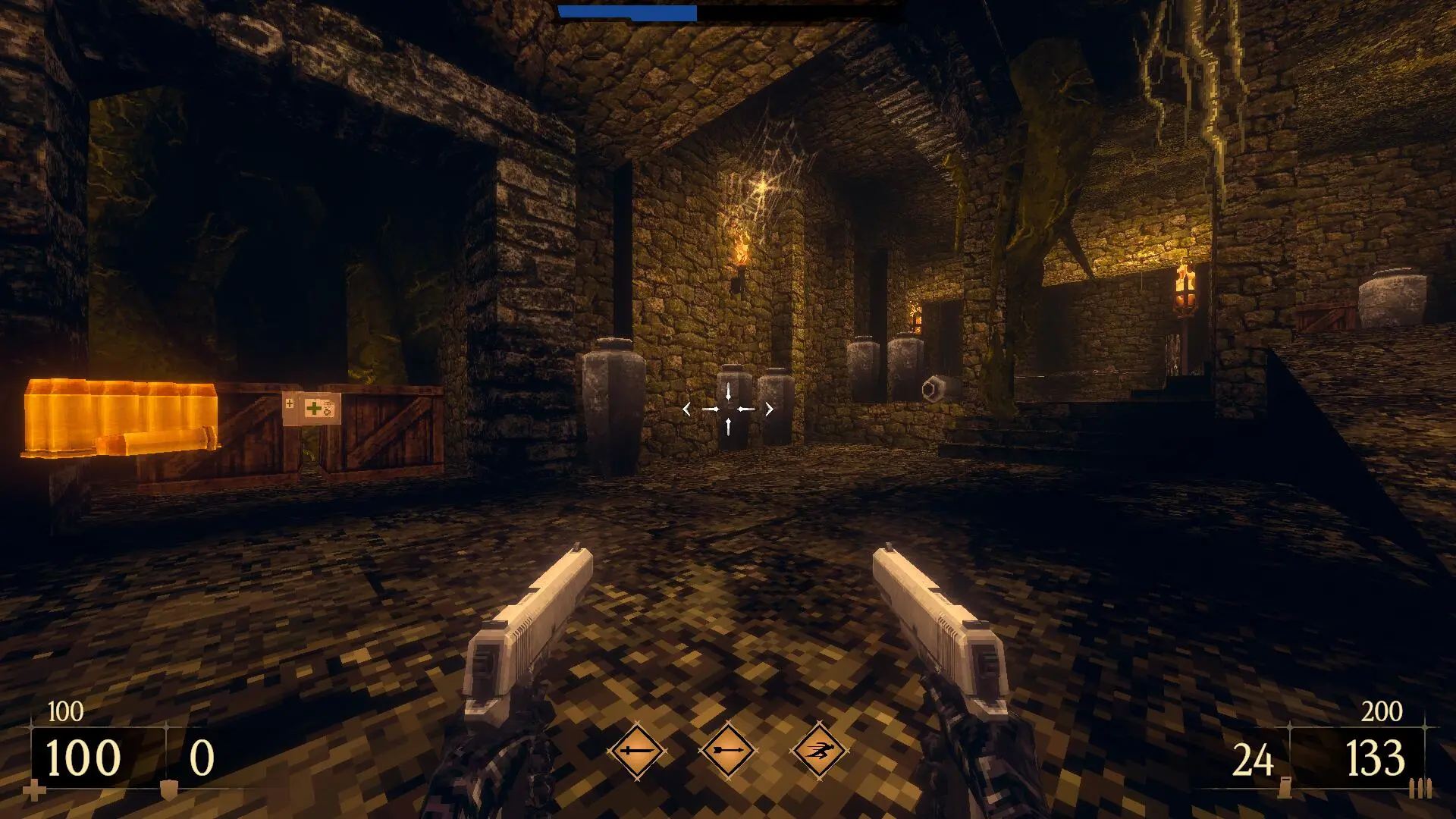This screenshot has height=819, width=1456.
Task: Click the armor shield icon
Action: pyautogui.click(x=169, y=791)
